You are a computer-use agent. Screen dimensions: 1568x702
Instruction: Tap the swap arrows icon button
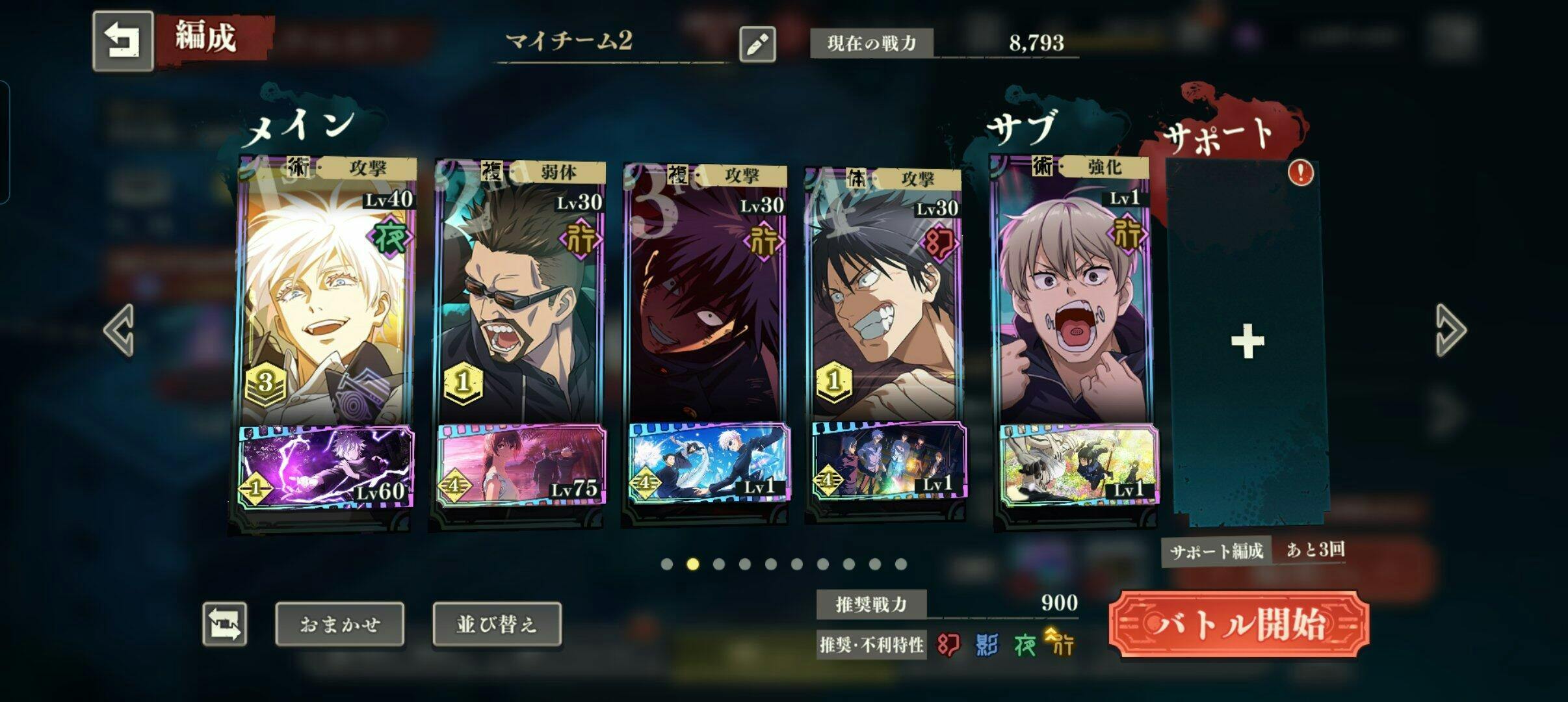pos(225,624)
